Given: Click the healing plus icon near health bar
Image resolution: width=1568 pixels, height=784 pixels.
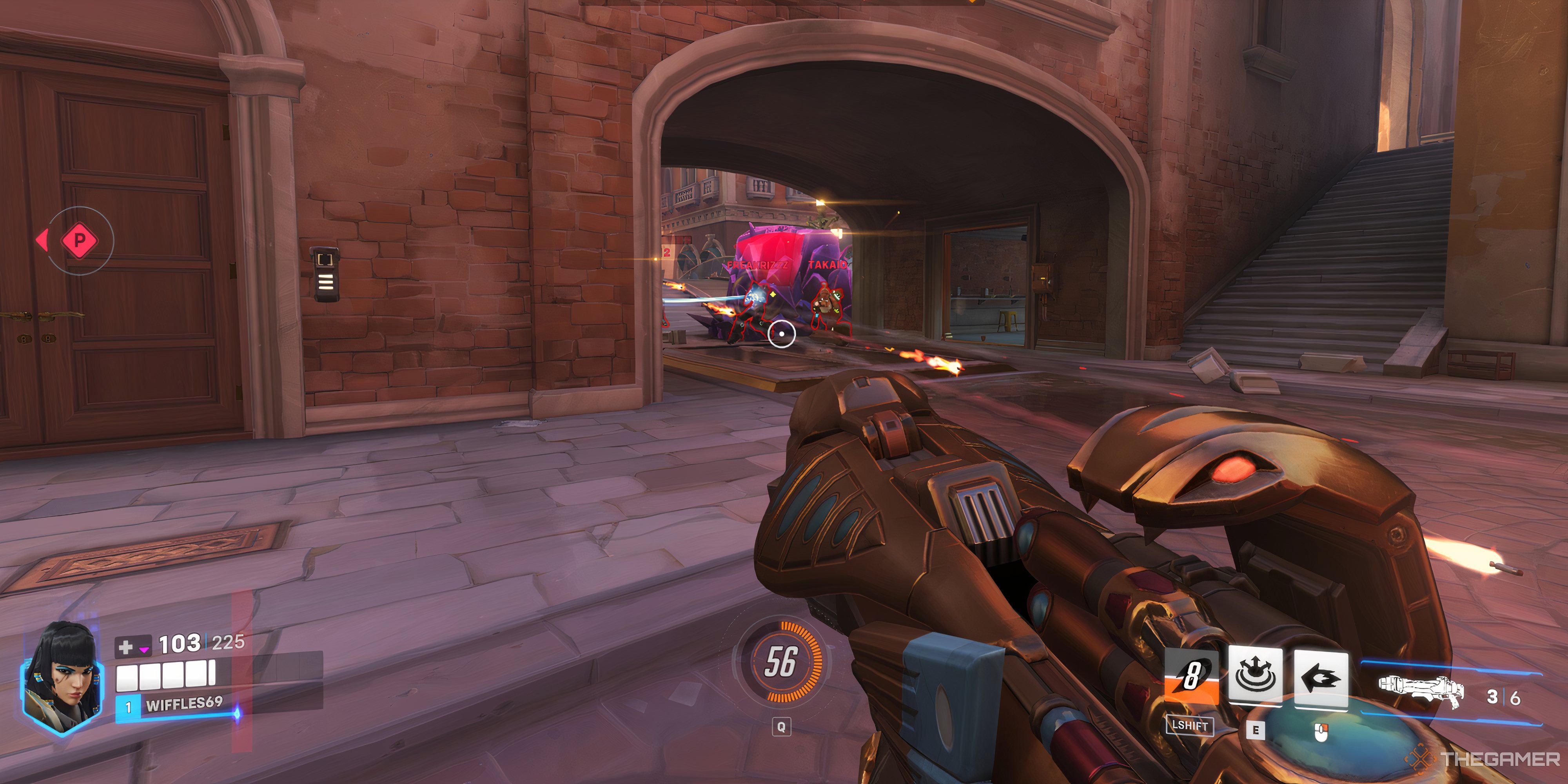Looking at the screenshot, I should tap(127, 646).
